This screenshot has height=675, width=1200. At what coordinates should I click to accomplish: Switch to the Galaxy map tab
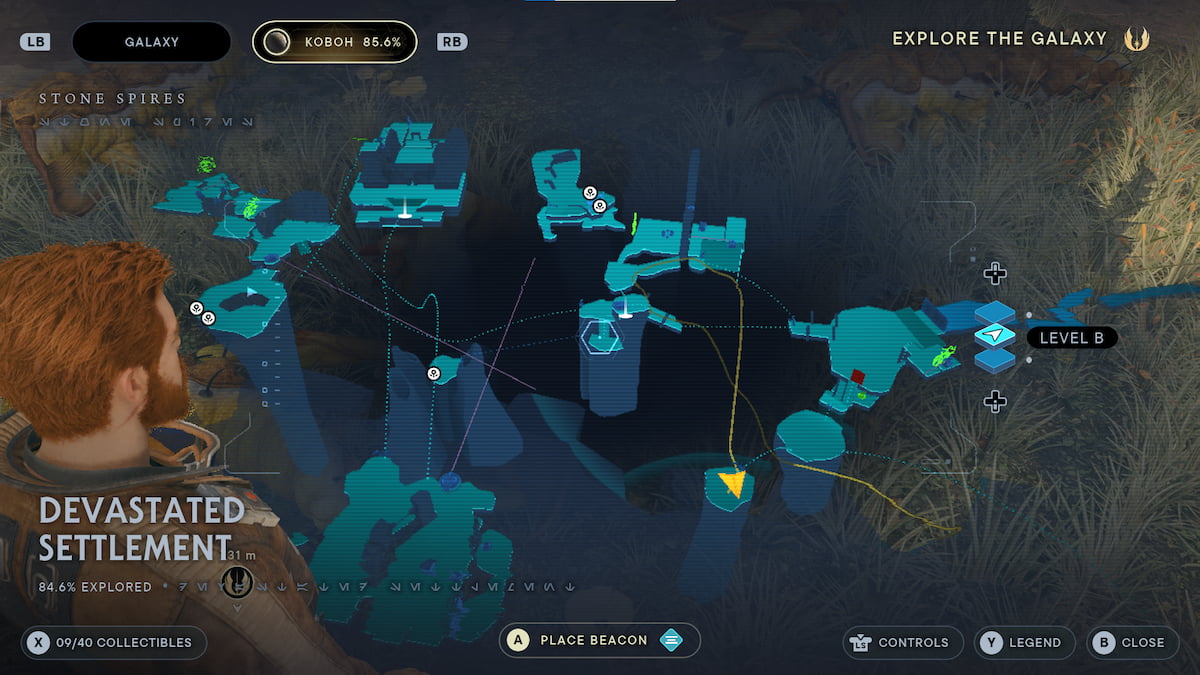pyautogui.click(x=151, y=42)
